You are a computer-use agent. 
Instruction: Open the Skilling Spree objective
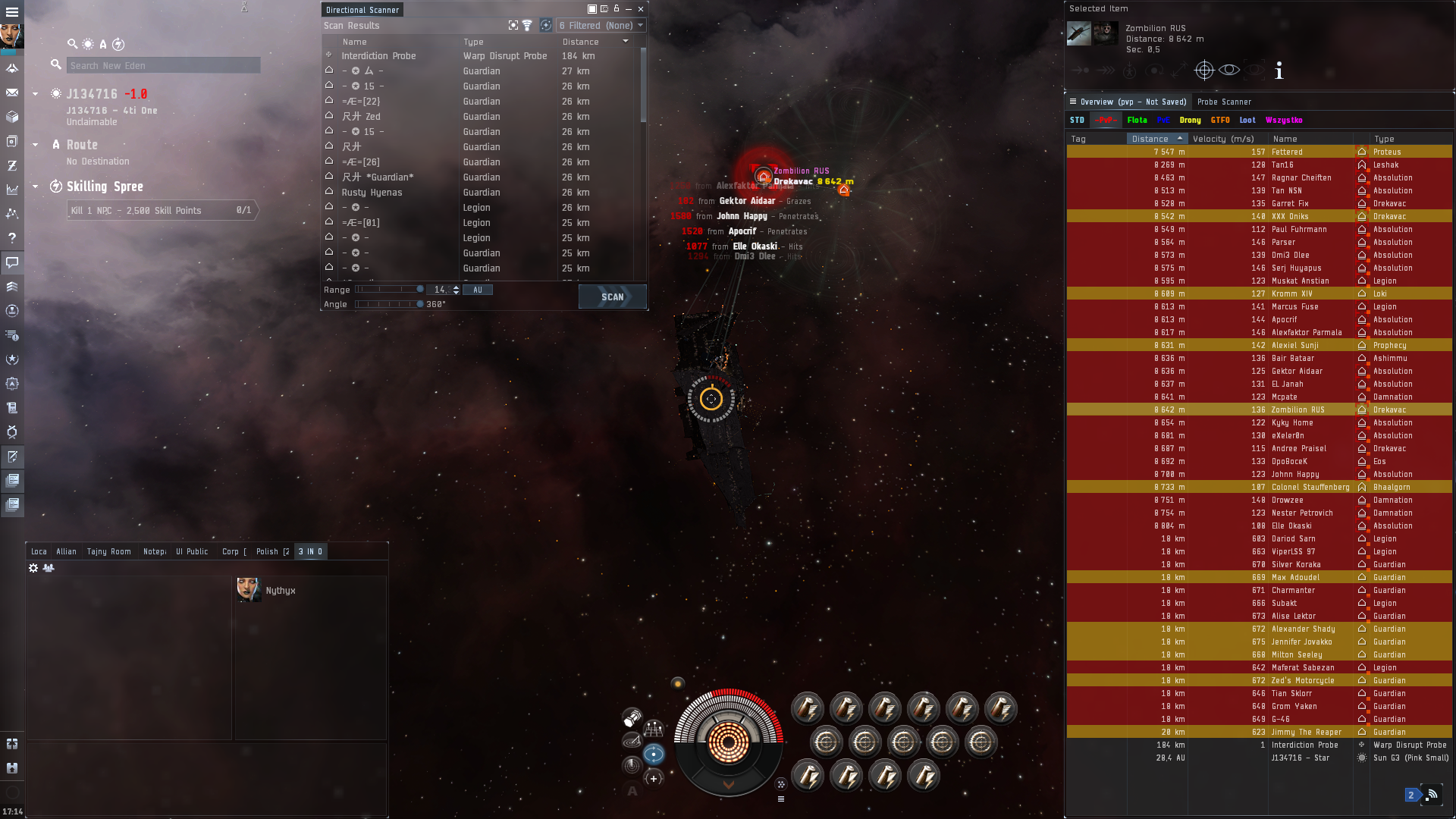point(105,187)
